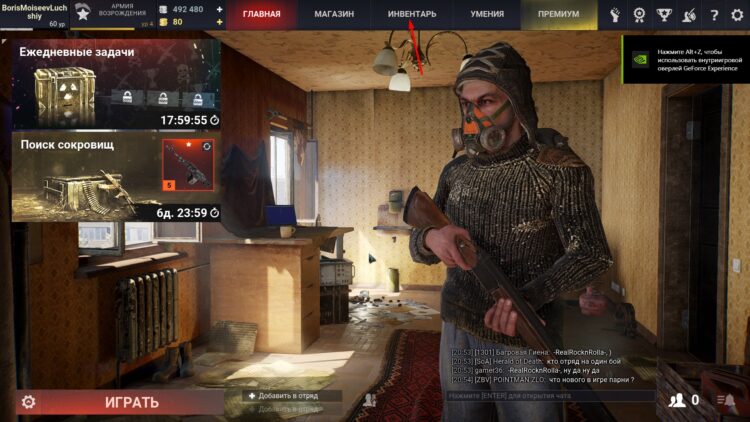
Task: Open the Ежедневные задачи panel
Action: coord(116,85)
